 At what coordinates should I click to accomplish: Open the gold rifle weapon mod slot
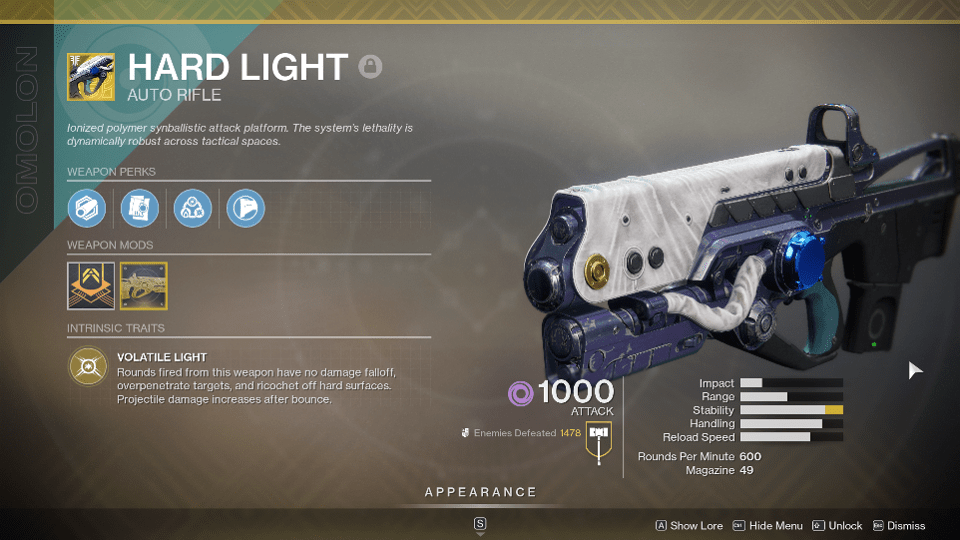click(143, 285)
